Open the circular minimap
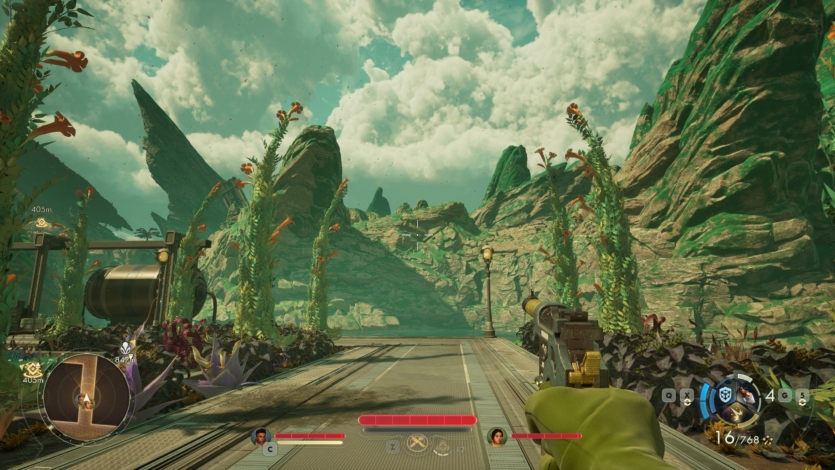Image resolution: width=835 pixels, height=470 pixels. pyautogui.click(x=86, y=398)
